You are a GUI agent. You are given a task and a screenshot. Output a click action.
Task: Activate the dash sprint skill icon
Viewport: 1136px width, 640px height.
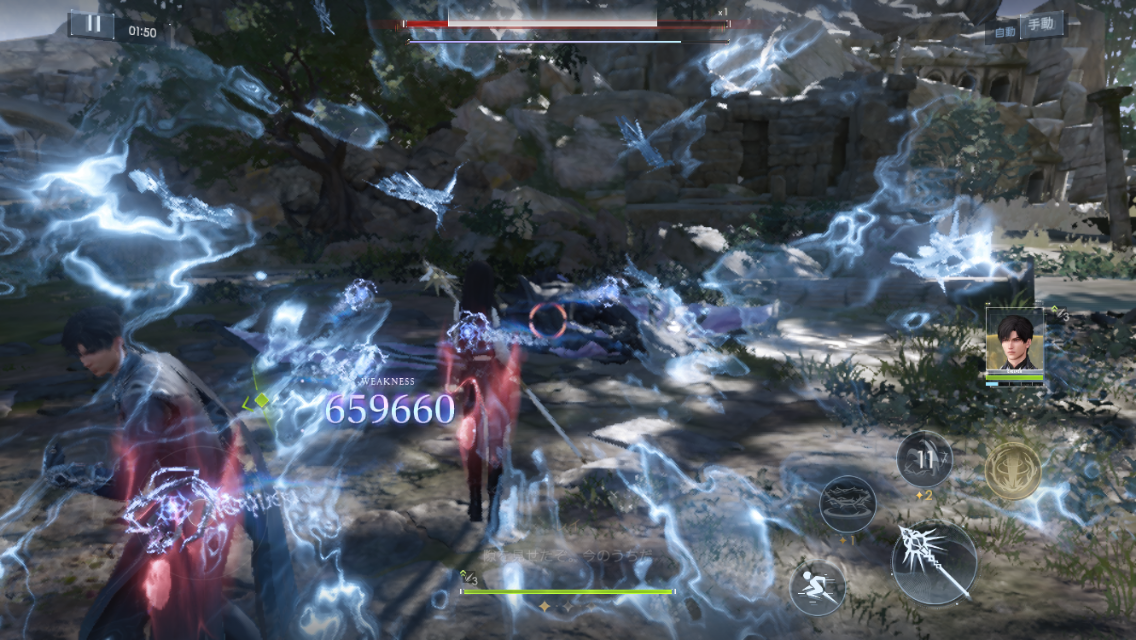(x=816, y=587)
